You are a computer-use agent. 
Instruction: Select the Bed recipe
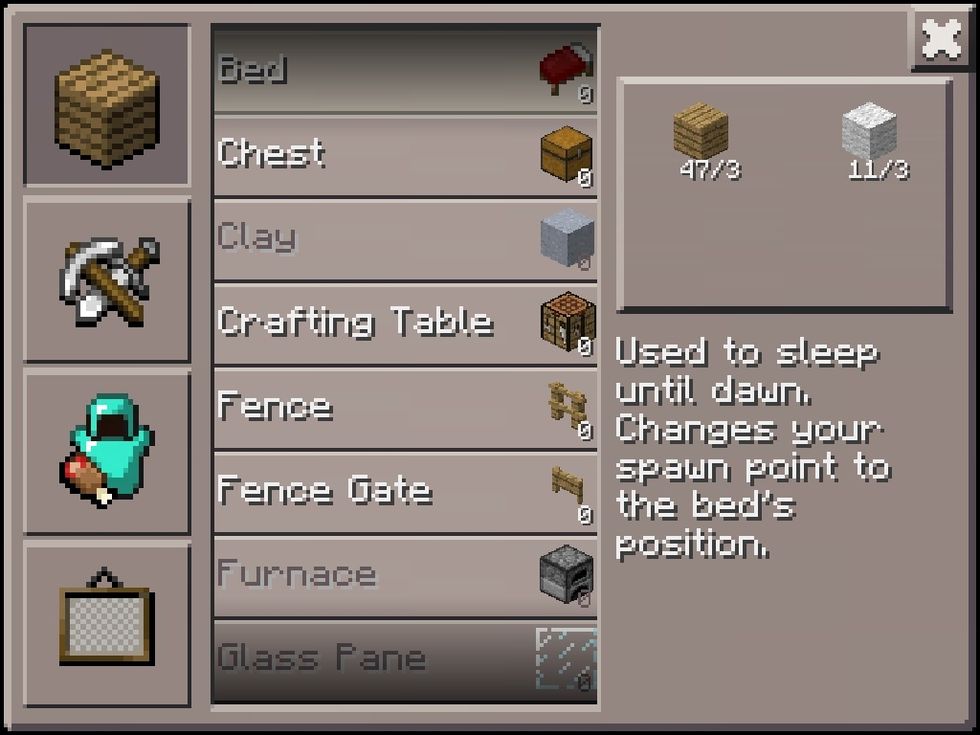(405, 71)
